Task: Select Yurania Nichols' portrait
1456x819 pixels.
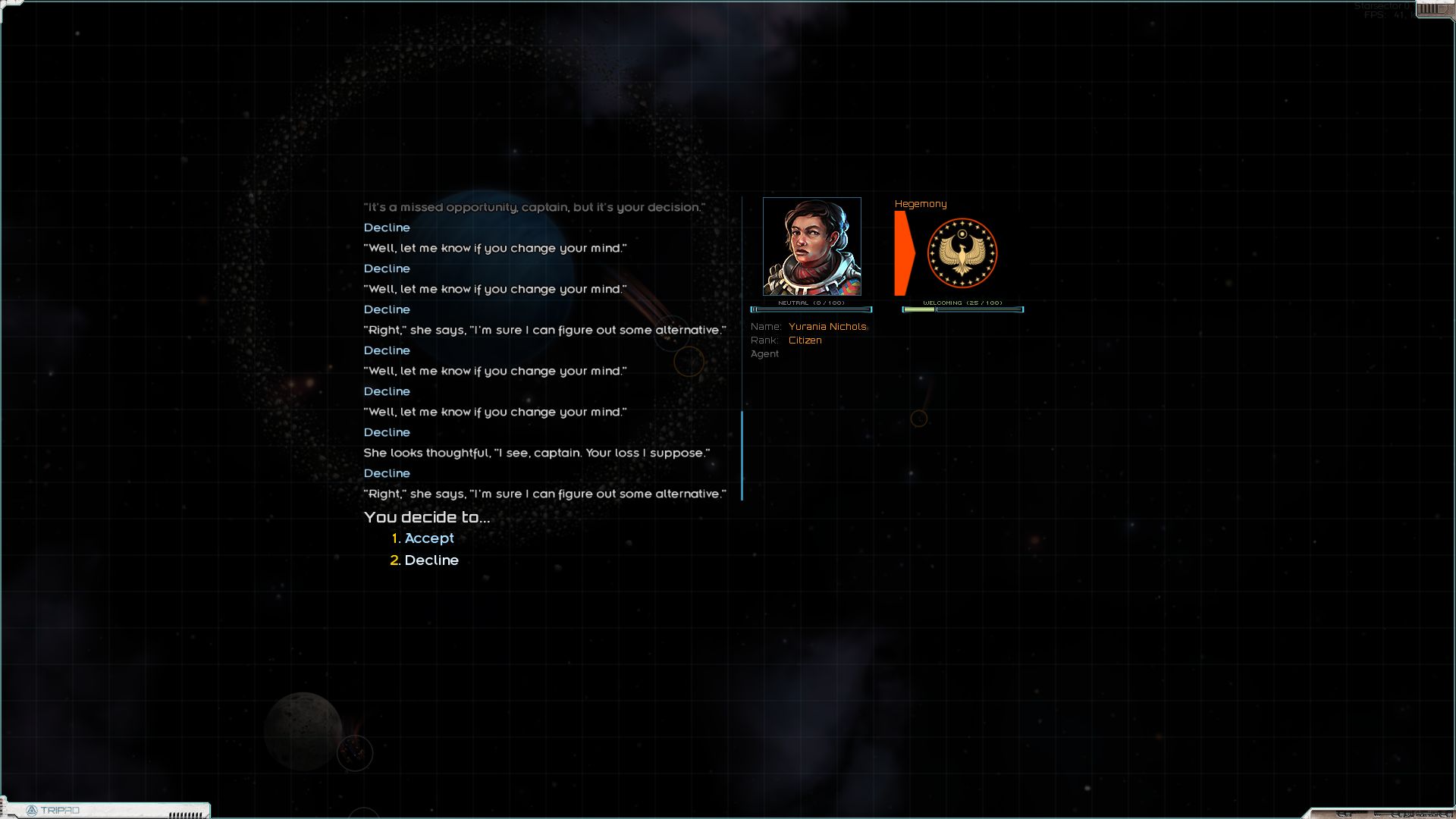Action: tap(811, 246)
